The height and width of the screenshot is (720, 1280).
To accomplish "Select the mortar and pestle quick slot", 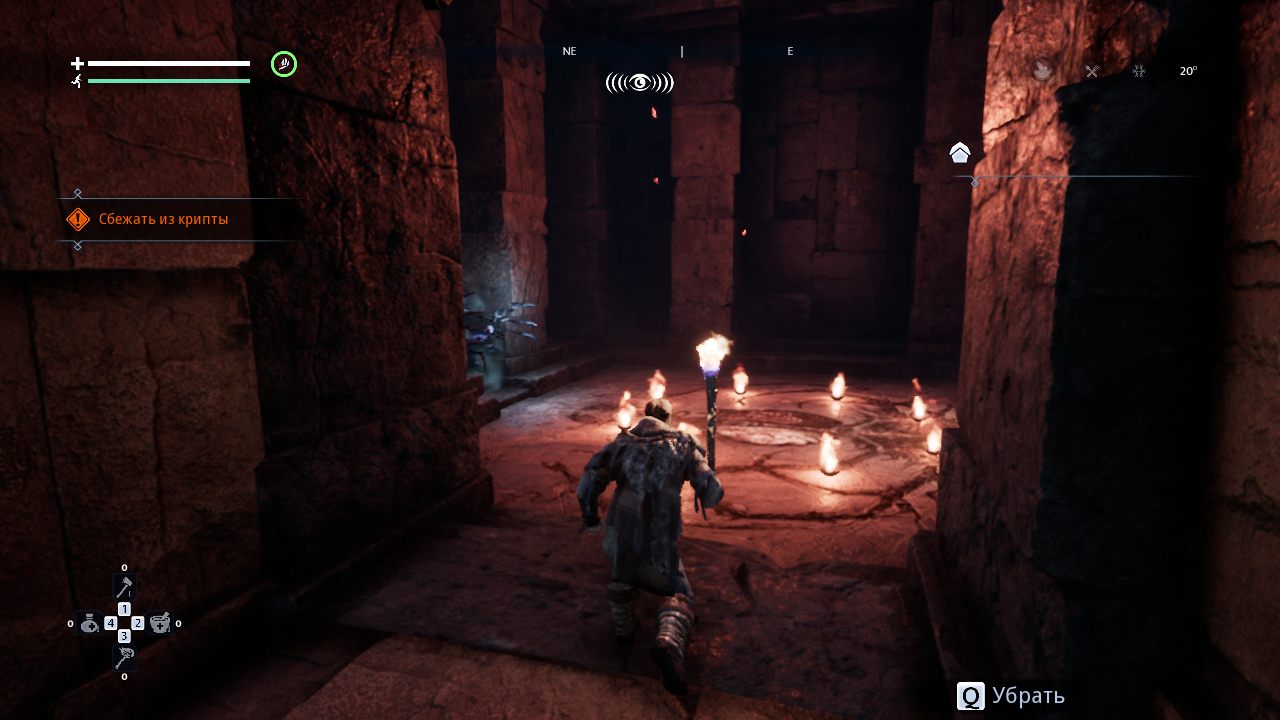I will (160, 623).
